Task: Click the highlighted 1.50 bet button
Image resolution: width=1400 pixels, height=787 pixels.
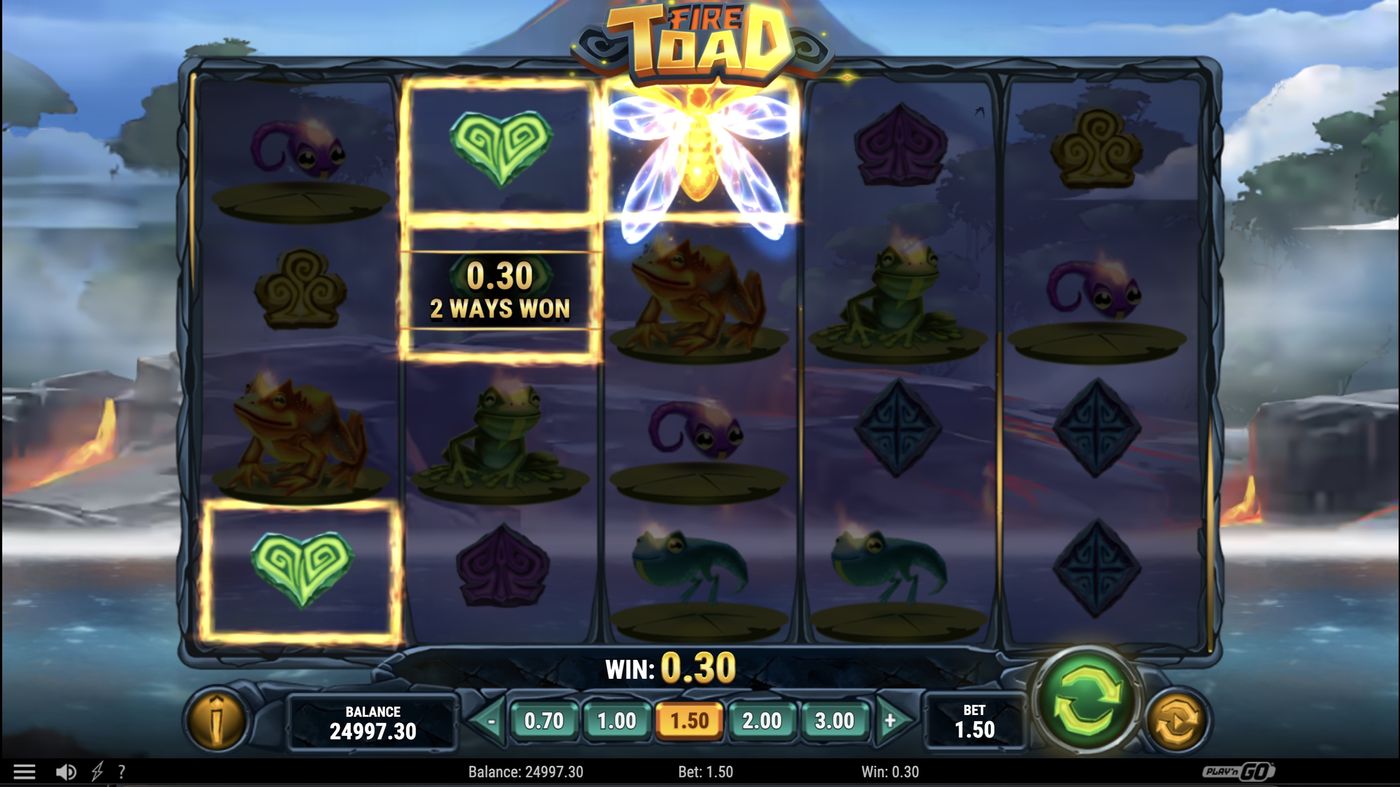Action: coord(690,719)
